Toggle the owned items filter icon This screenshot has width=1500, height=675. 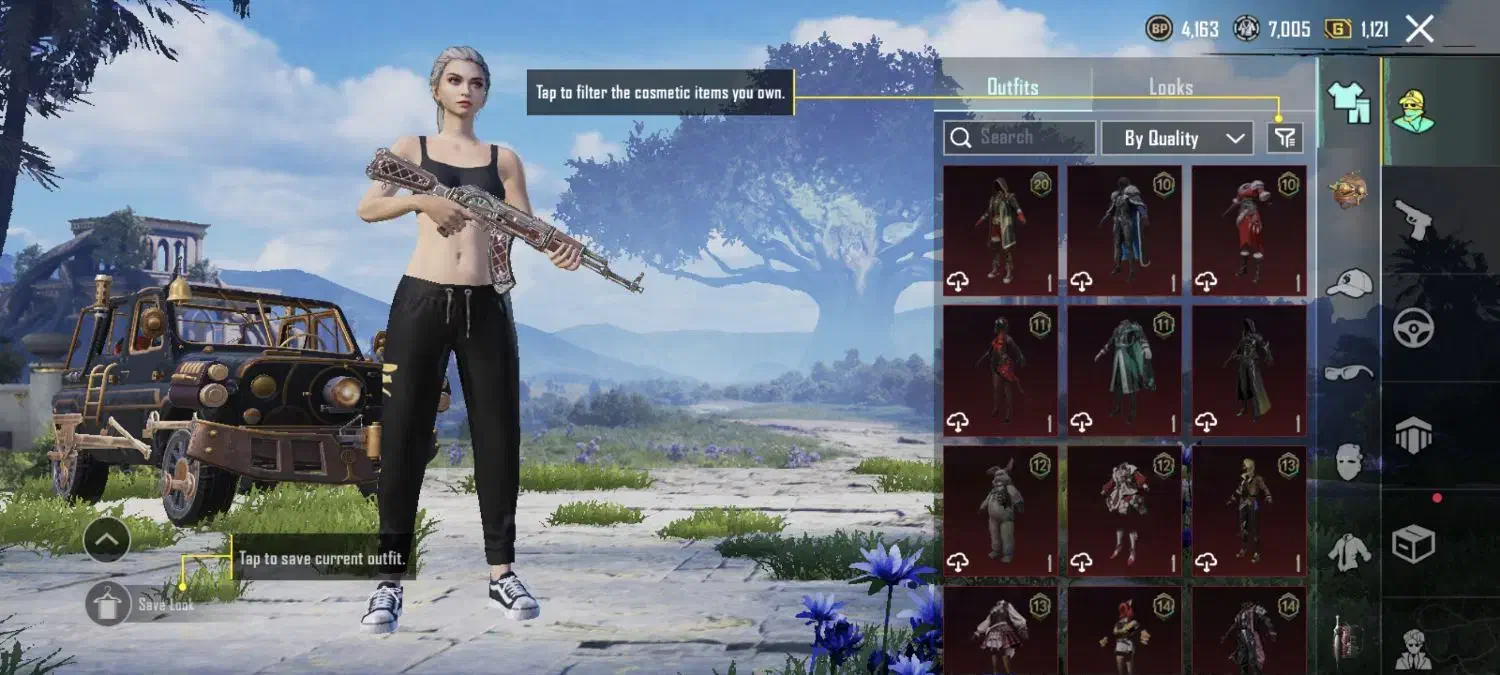pos(1285,138)
